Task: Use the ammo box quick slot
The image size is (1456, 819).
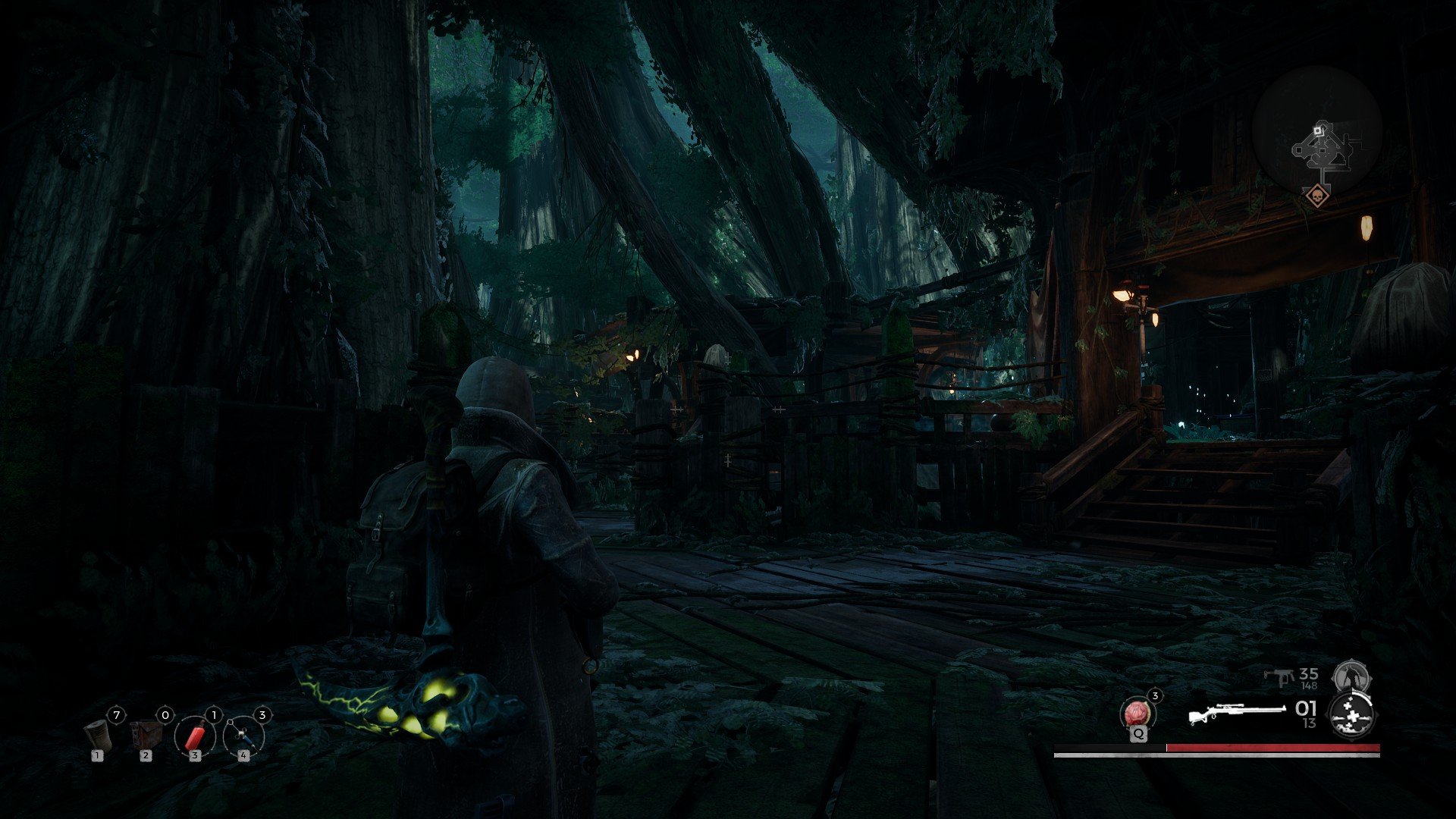Action: coord(146,734)
